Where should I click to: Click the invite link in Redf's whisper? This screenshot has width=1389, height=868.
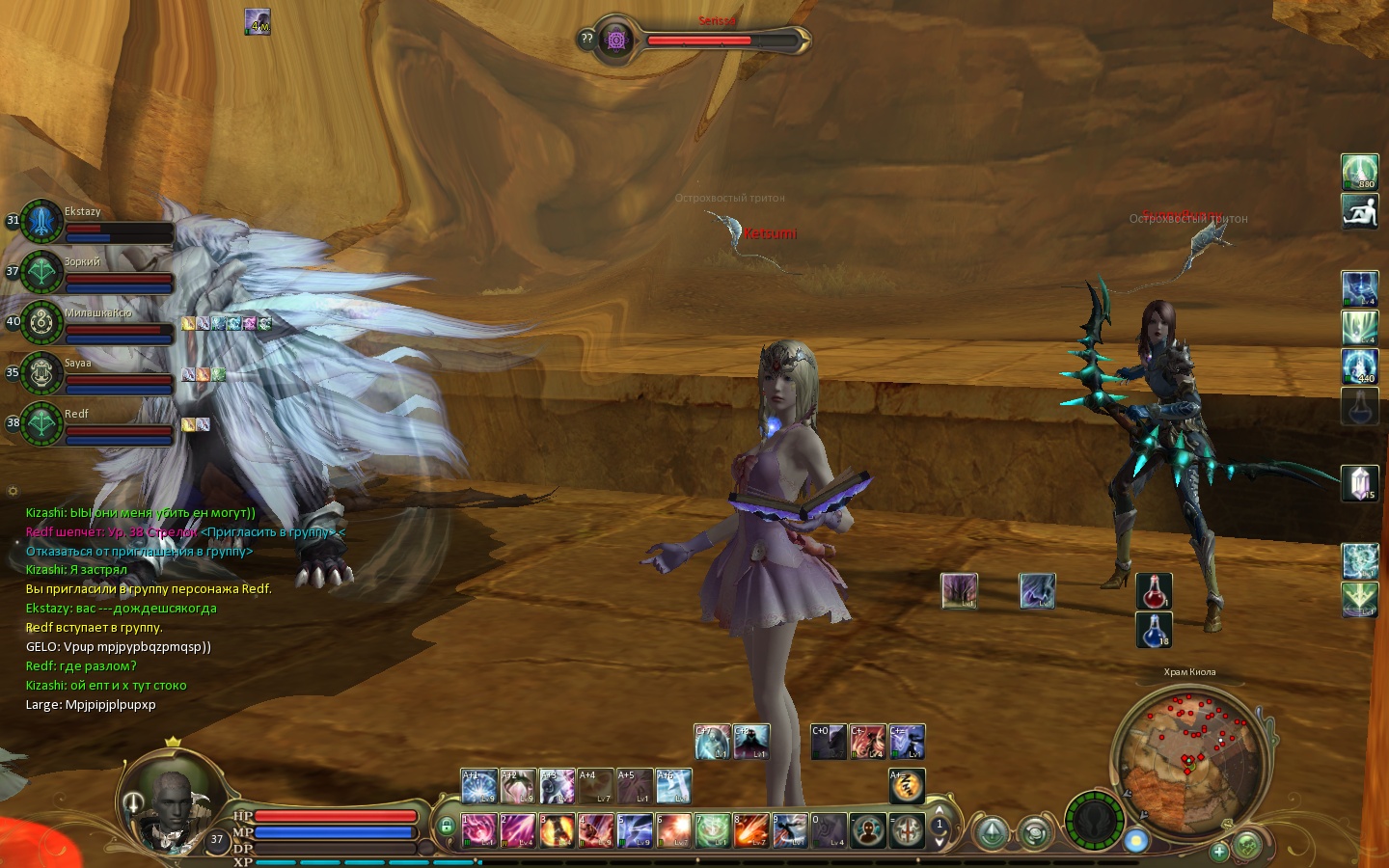[268, 532]
